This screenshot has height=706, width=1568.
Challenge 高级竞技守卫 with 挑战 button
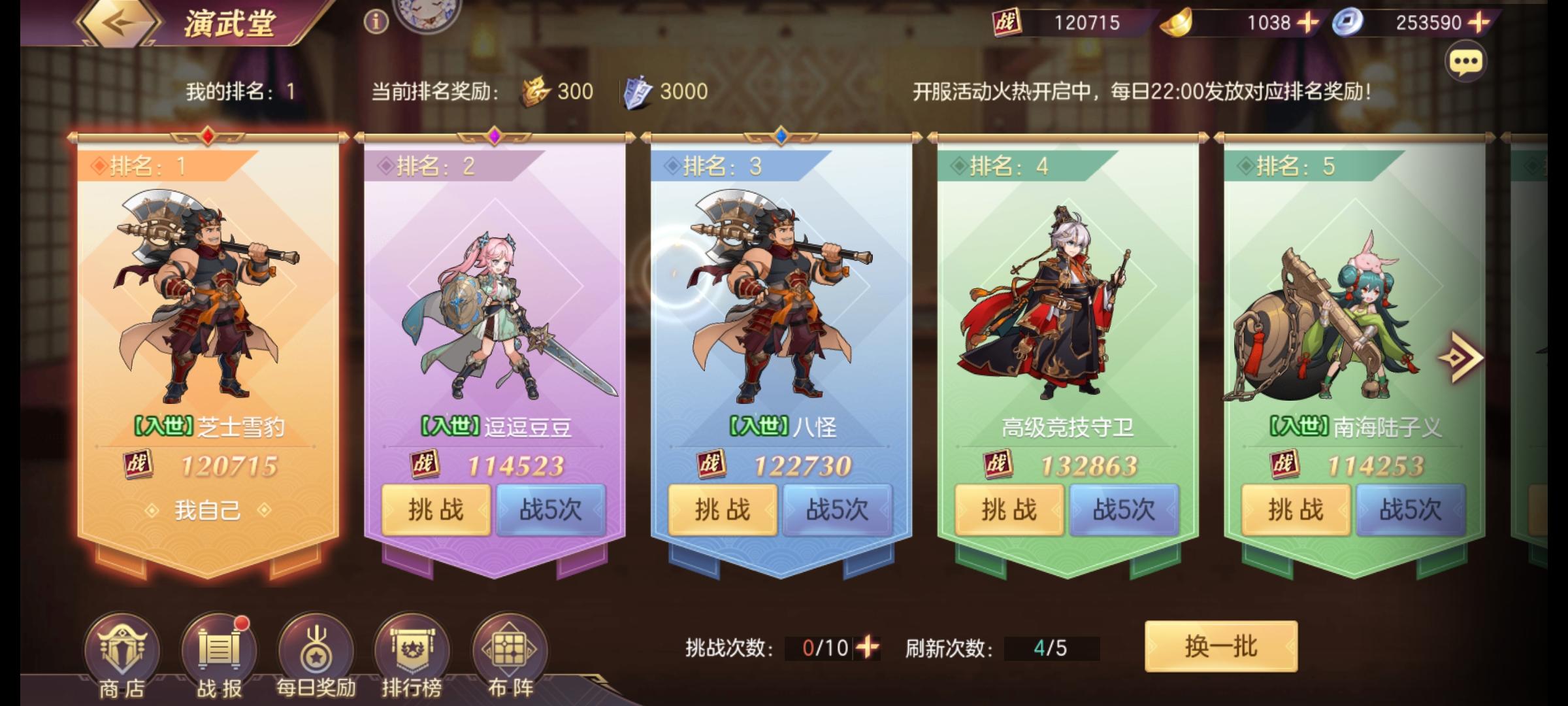pyautogui.click(x=1007, y=511)
